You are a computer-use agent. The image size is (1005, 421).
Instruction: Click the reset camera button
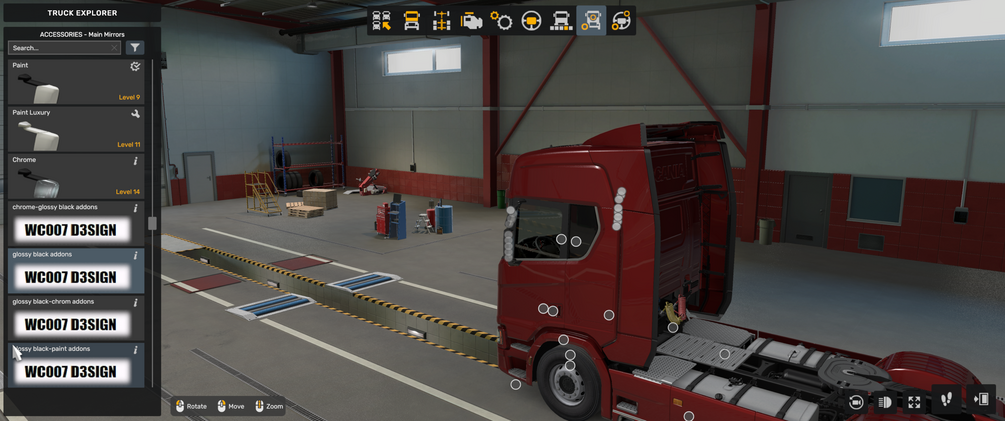(856, 402)
